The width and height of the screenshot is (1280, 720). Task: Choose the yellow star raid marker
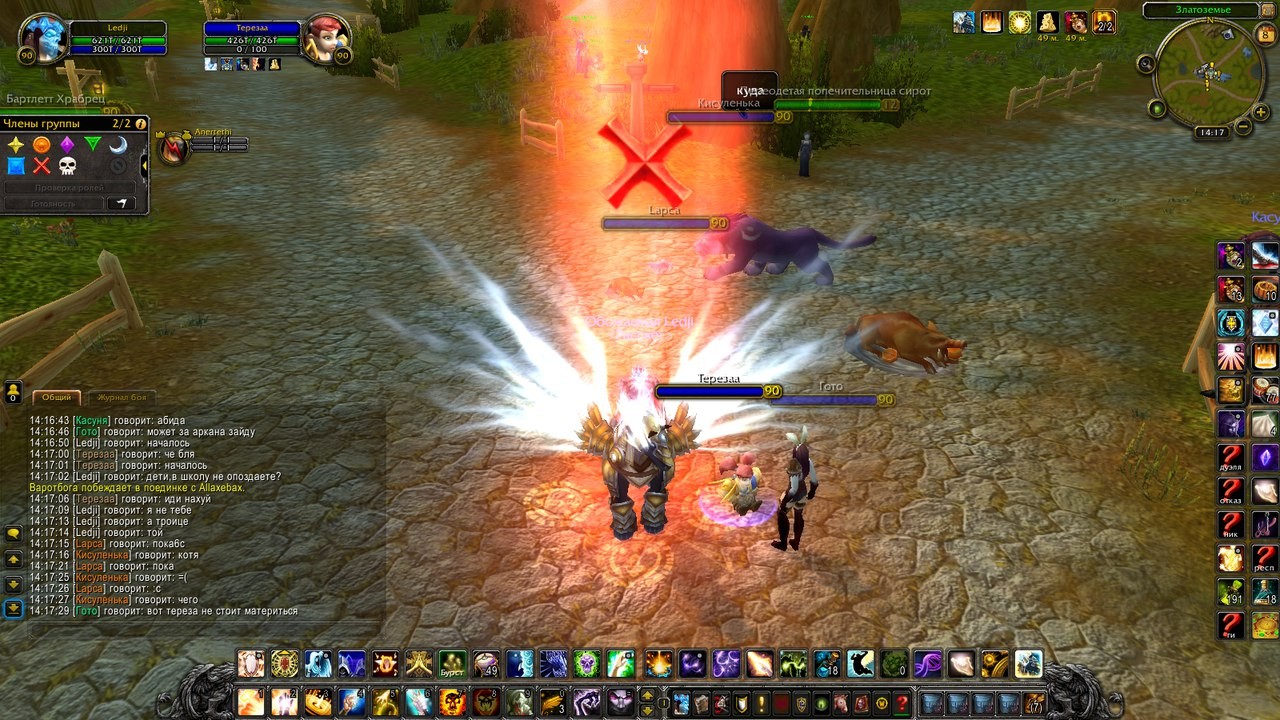click(x=16, y=145)
